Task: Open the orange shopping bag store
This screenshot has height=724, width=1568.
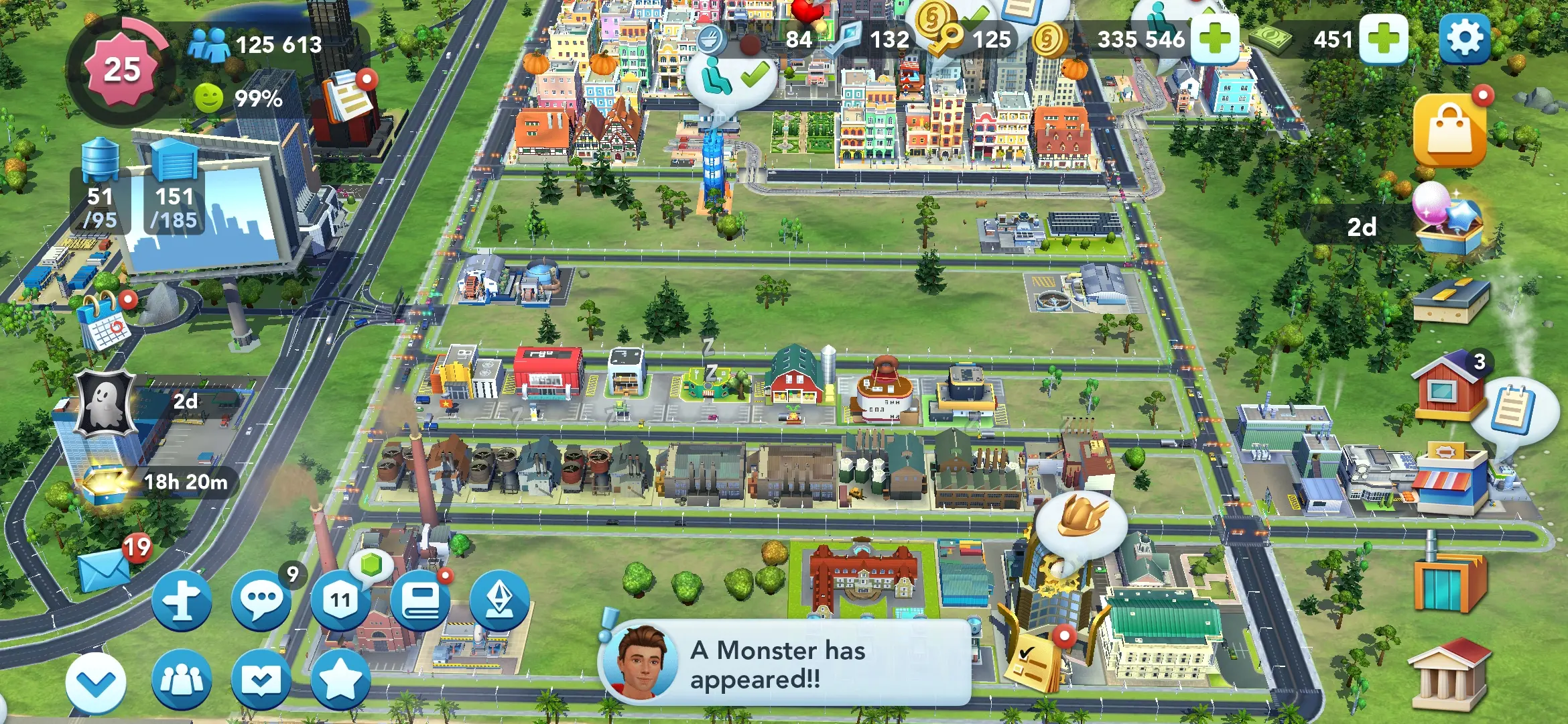Action: [x=1449, y=131]
